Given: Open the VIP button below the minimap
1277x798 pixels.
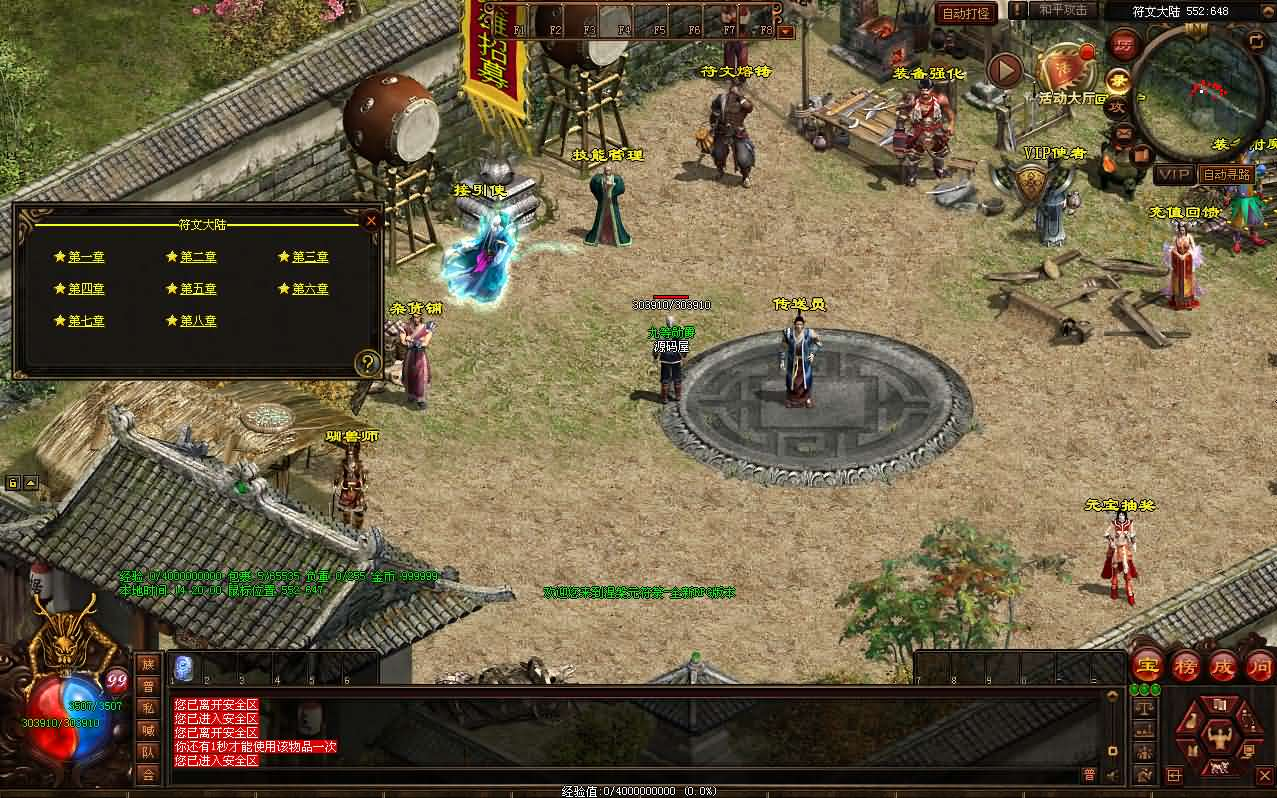Looking at the screenshot, I should click(1174, 174).
